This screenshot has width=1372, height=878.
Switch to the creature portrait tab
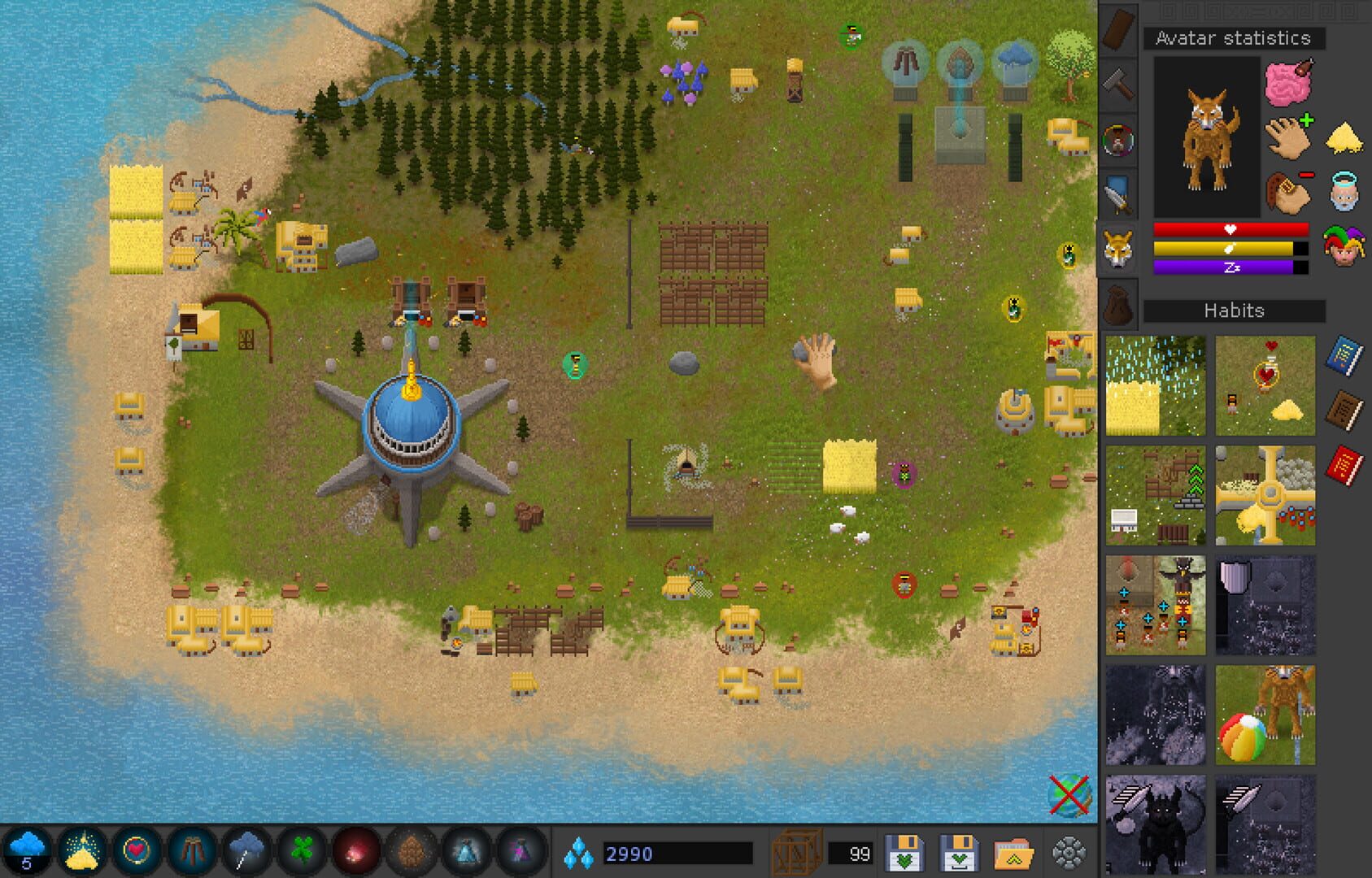pos(1118,138)
